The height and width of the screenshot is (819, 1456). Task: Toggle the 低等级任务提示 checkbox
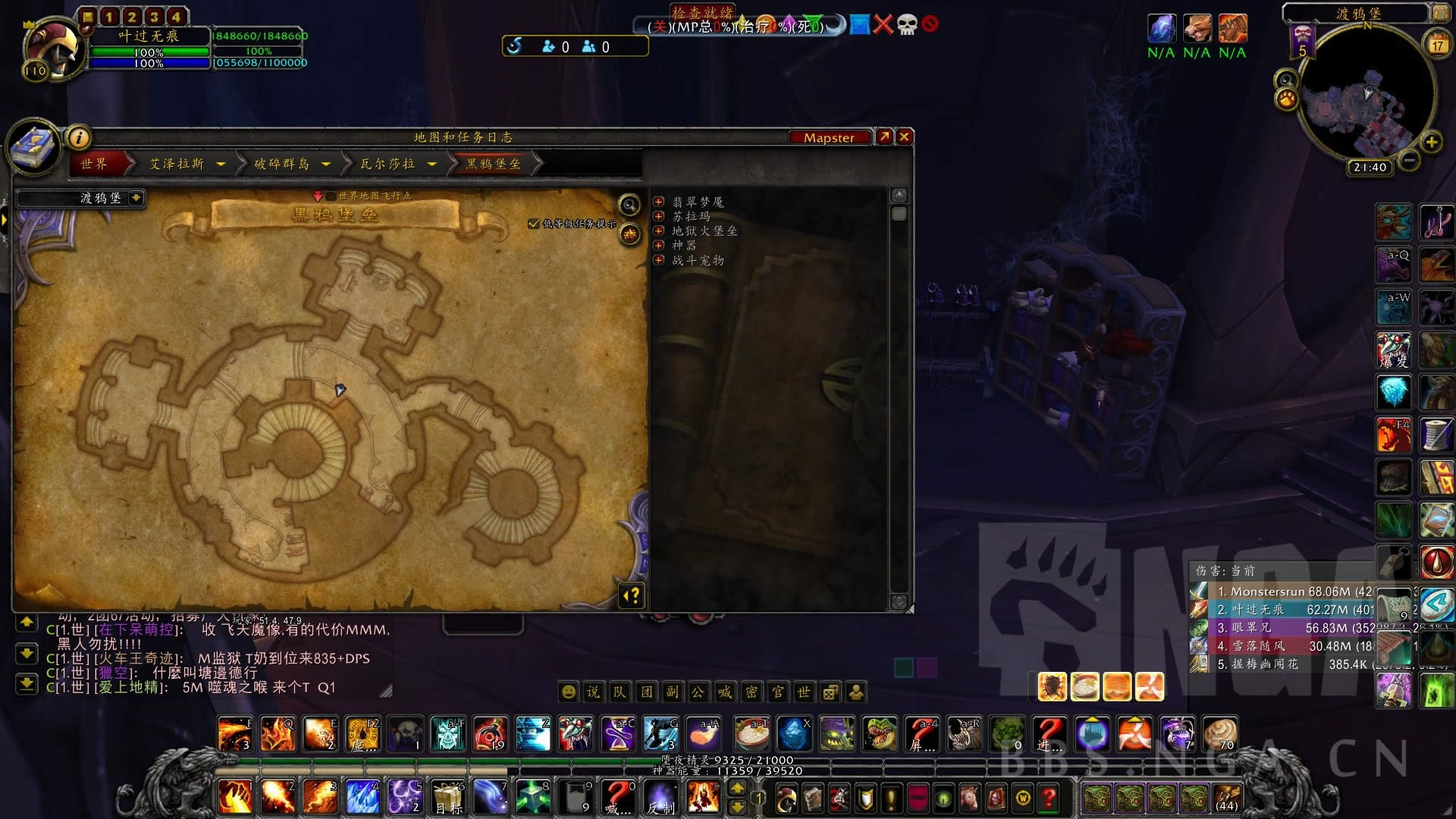[x=534, y=224]
